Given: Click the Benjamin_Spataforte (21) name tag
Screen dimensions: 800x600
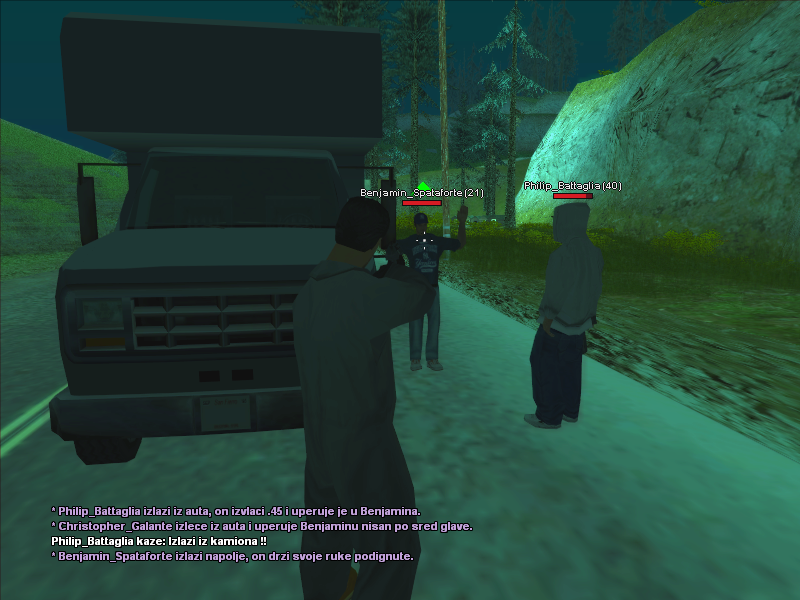Looking at the screenshot, I should [422, 192].
